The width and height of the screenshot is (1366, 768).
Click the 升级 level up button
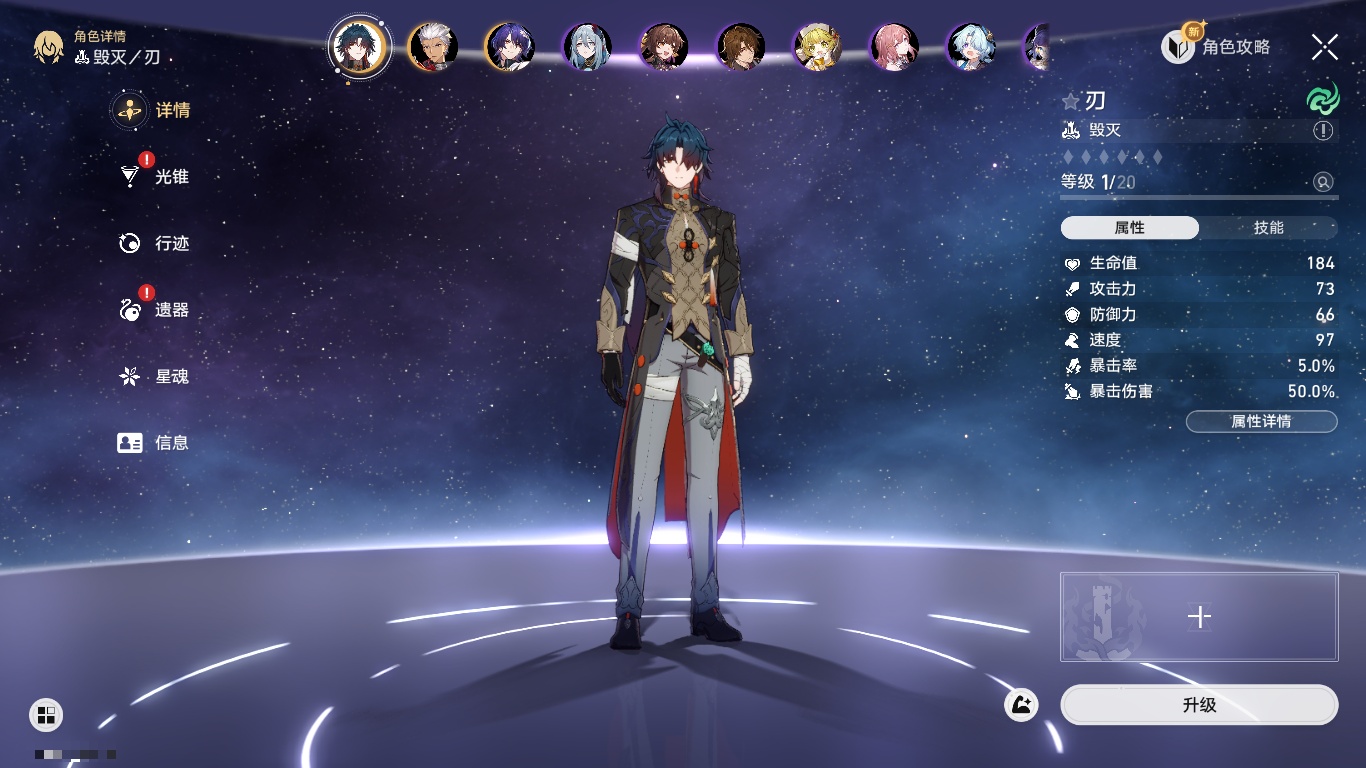[x=1199, y=705]
